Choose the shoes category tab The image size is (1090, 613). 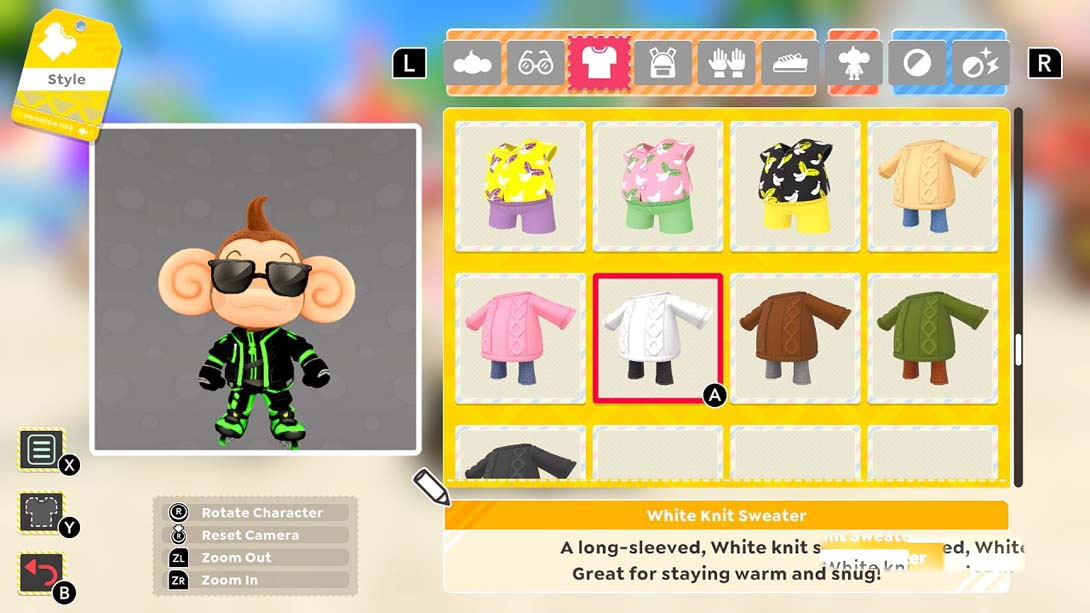click(x=790, y=64)
